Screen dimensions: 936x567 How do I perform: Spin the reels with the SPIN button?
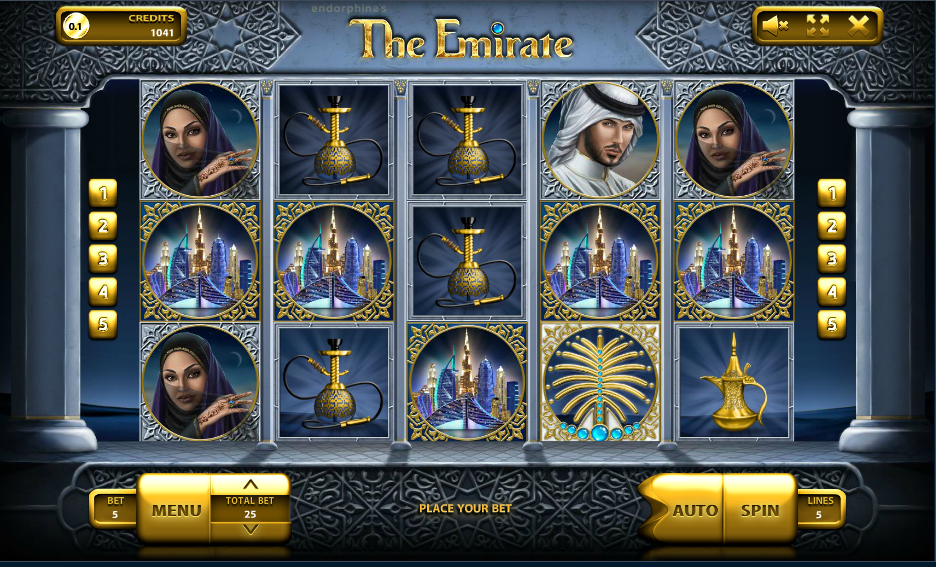coord(759,509)
